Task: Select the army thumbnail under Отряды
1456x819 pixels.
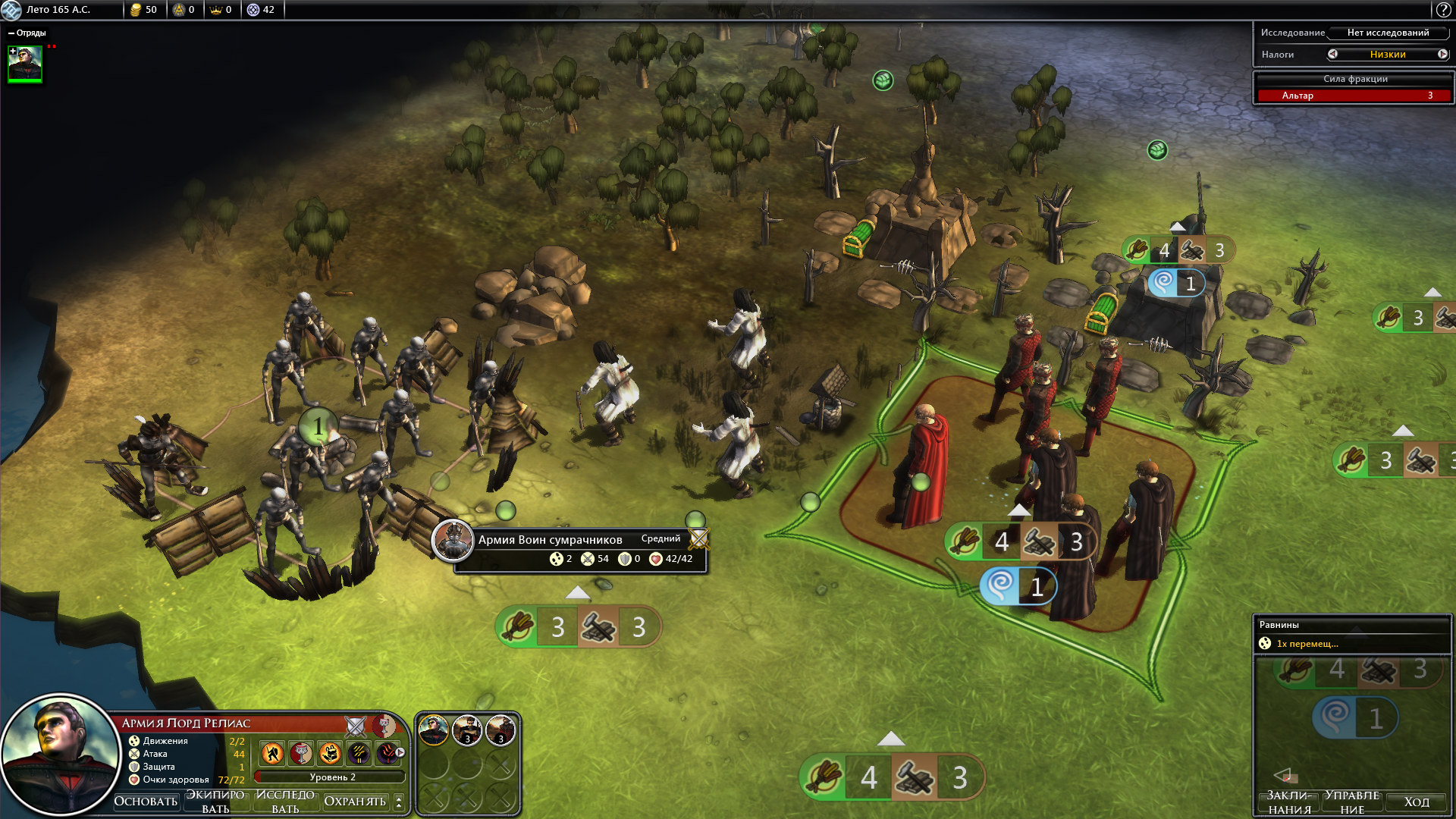Action: coord(25,64)
